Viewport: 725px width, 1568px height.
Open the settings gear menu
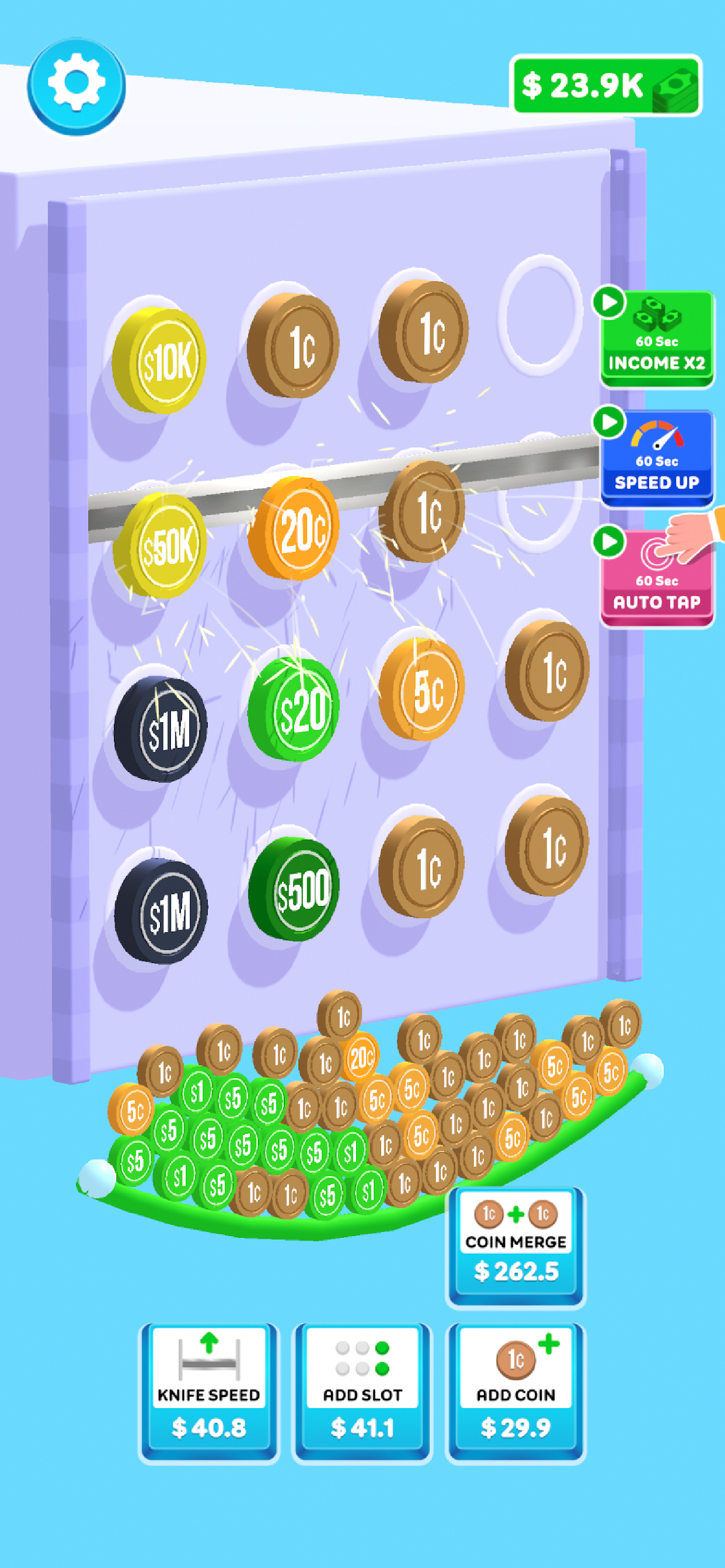(77, 85)
